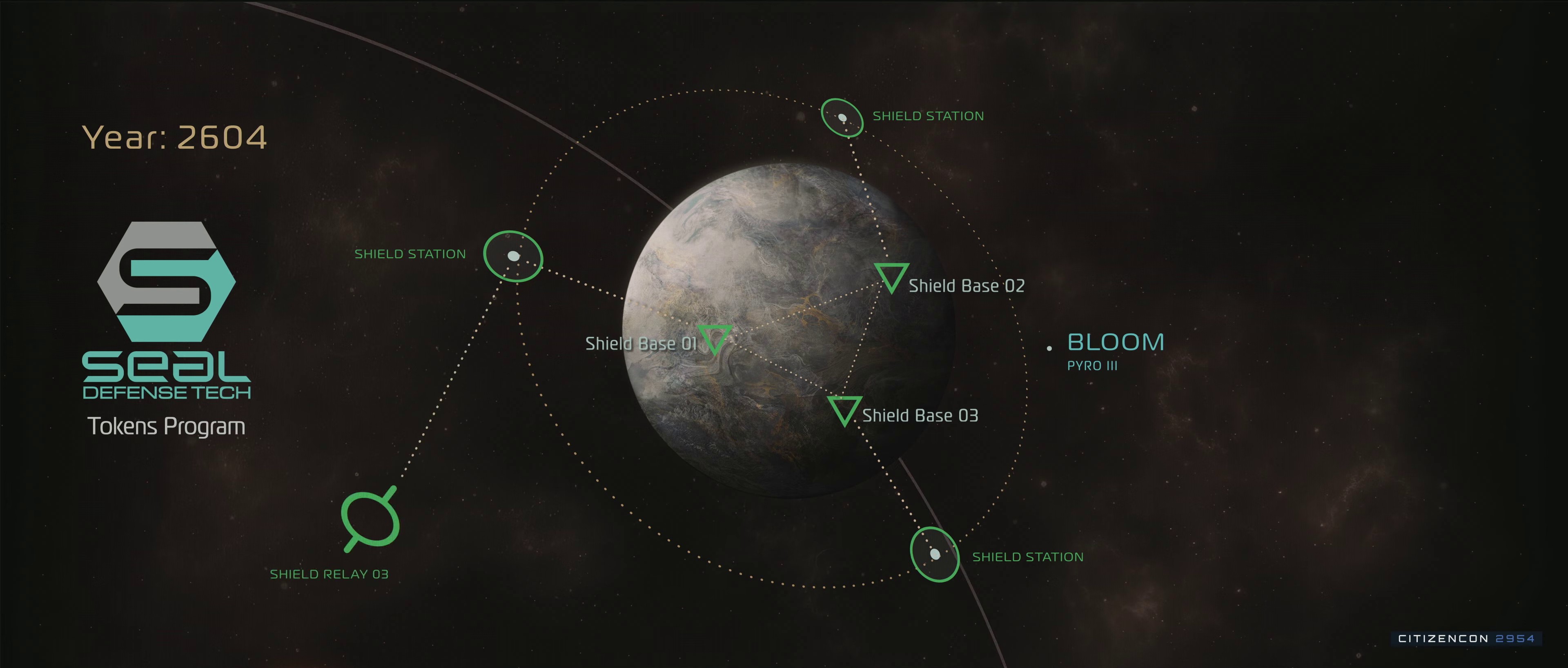Viewport: 1568px width, 668px height.
Task: Click the Shield Relay 03 icon
Action: click(370, 519)
